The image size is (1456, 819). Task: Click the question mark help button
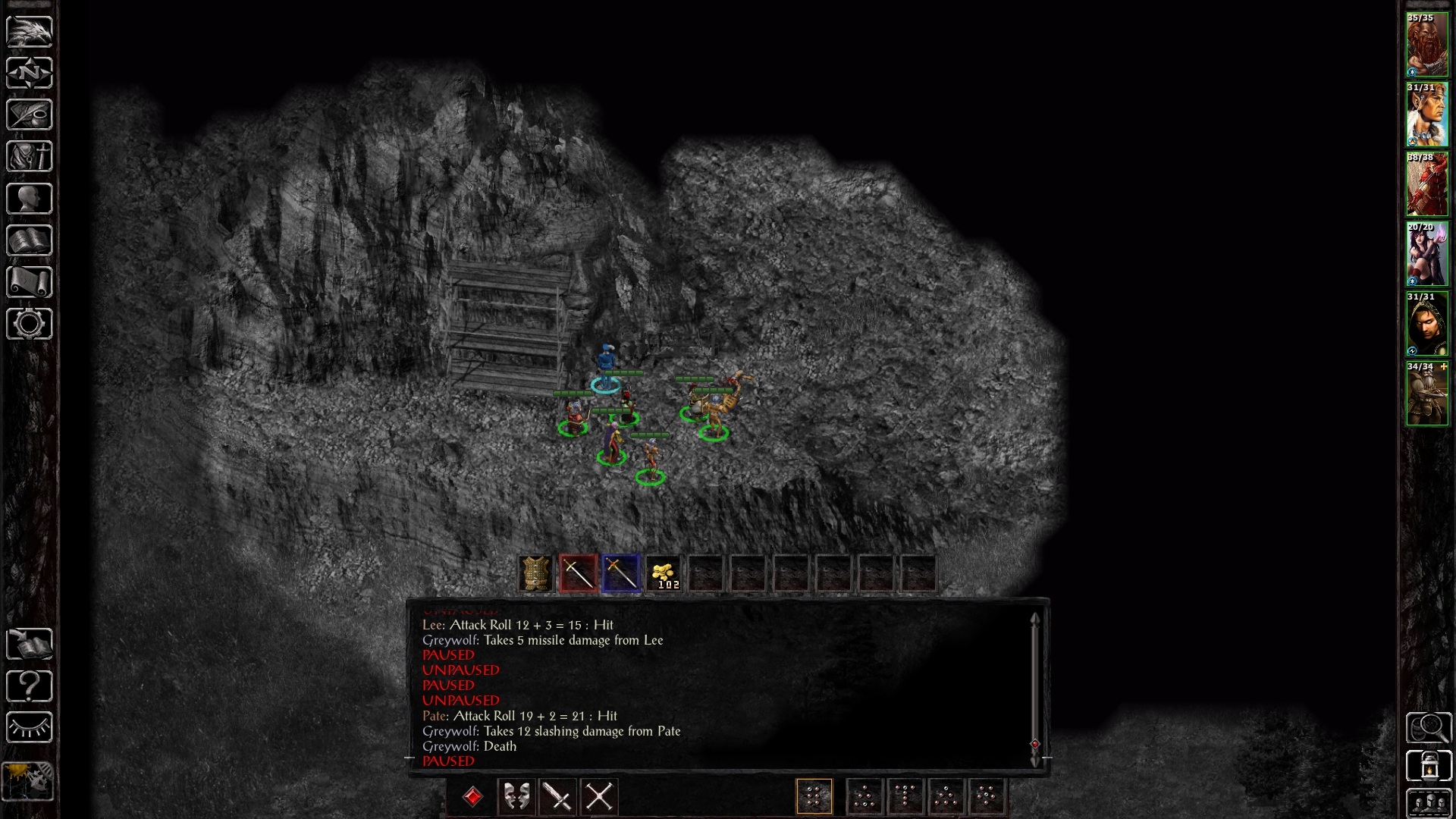[30, 686]
